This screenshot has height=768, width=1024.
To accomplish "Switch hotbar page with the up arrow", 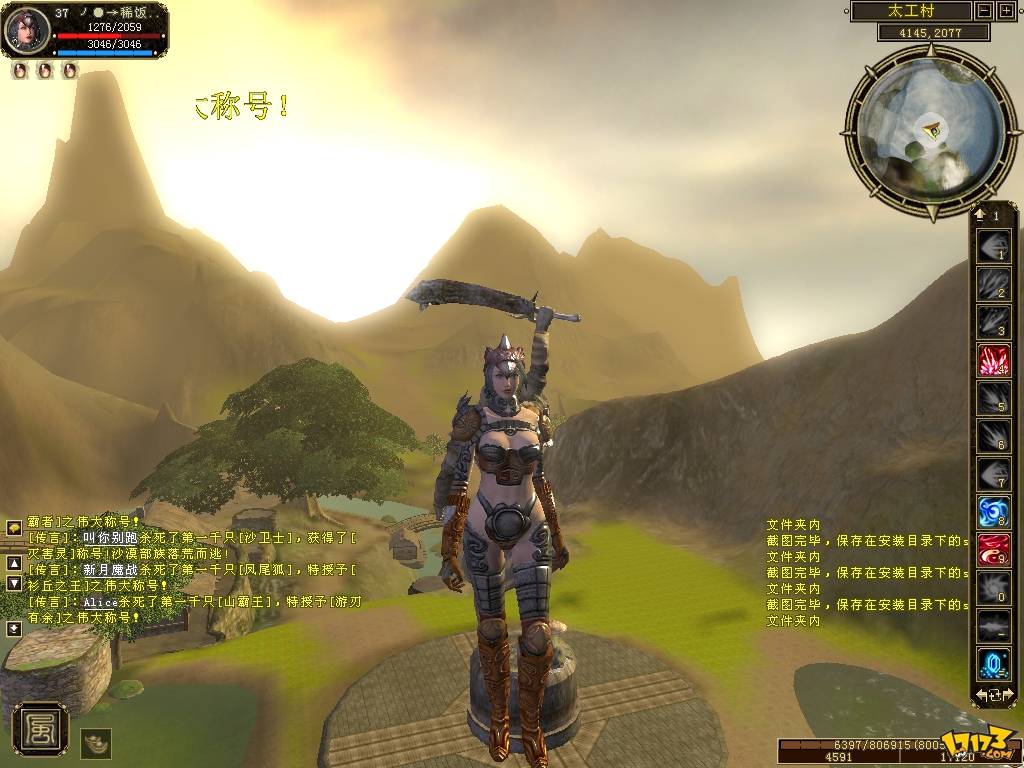I will pyautogui.click(x=980, y=214).
